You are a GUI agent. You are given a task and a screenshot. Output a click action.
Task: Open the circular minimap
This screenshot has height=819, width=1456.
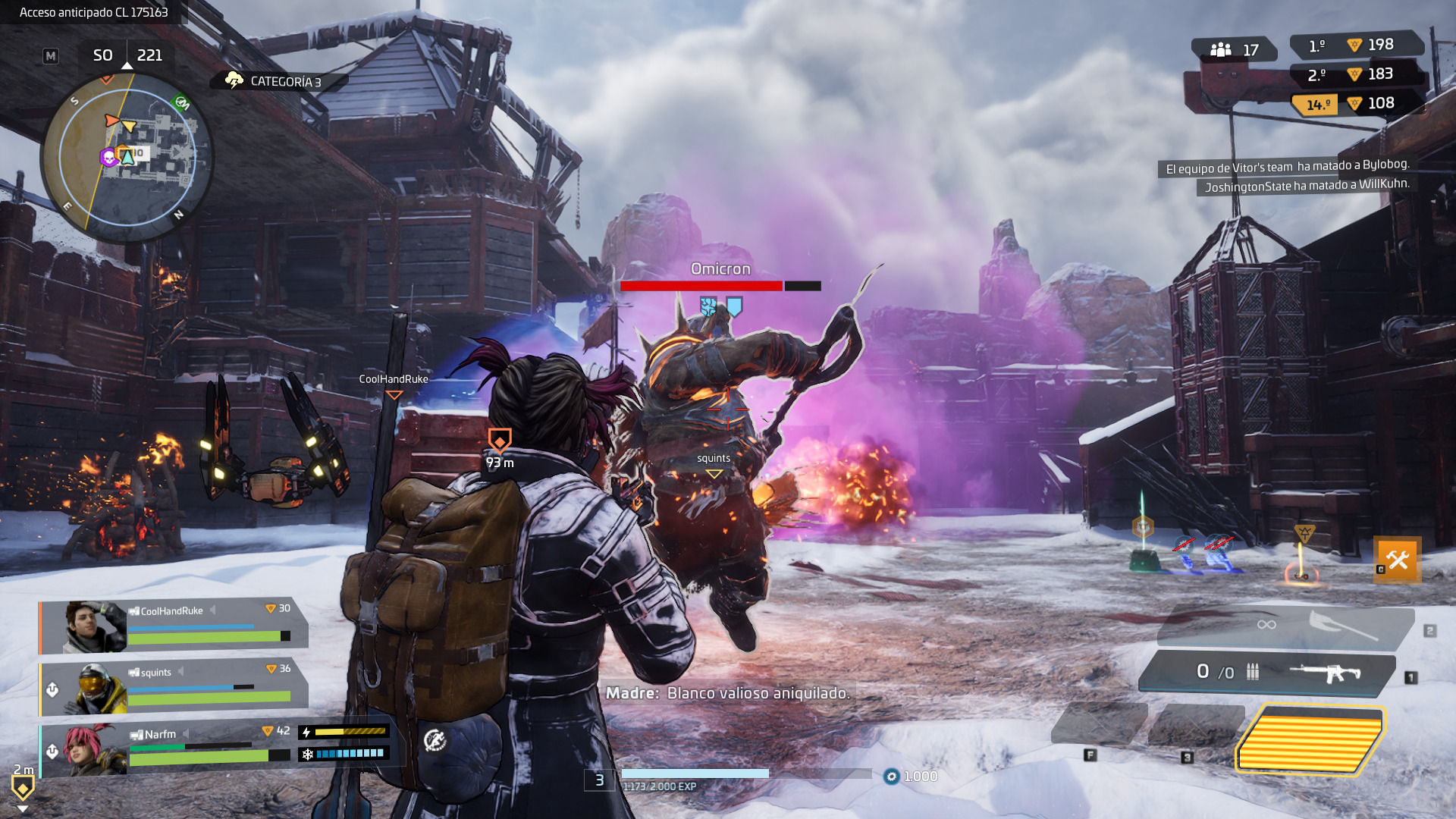[127, 157]
